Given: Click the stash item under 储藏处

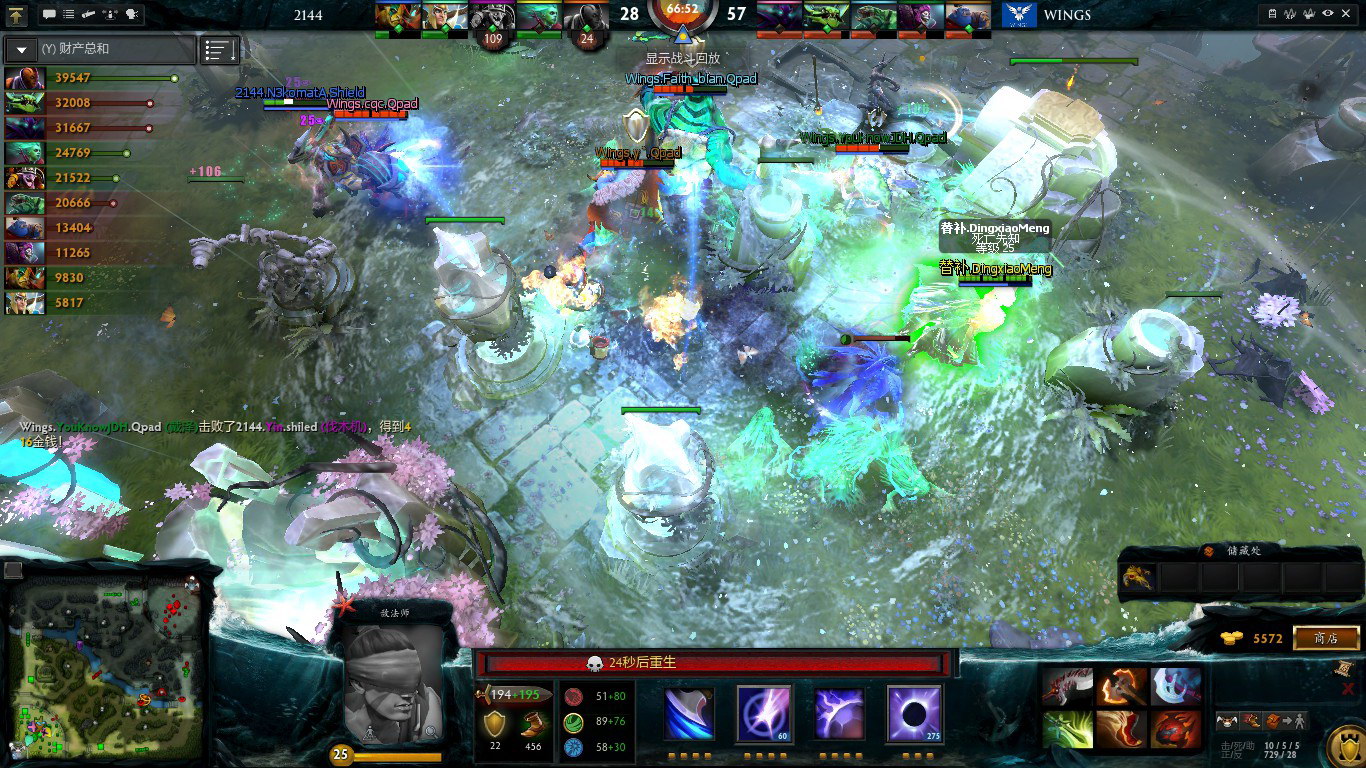Looking at the screenshot, I should pos(1138,577).
